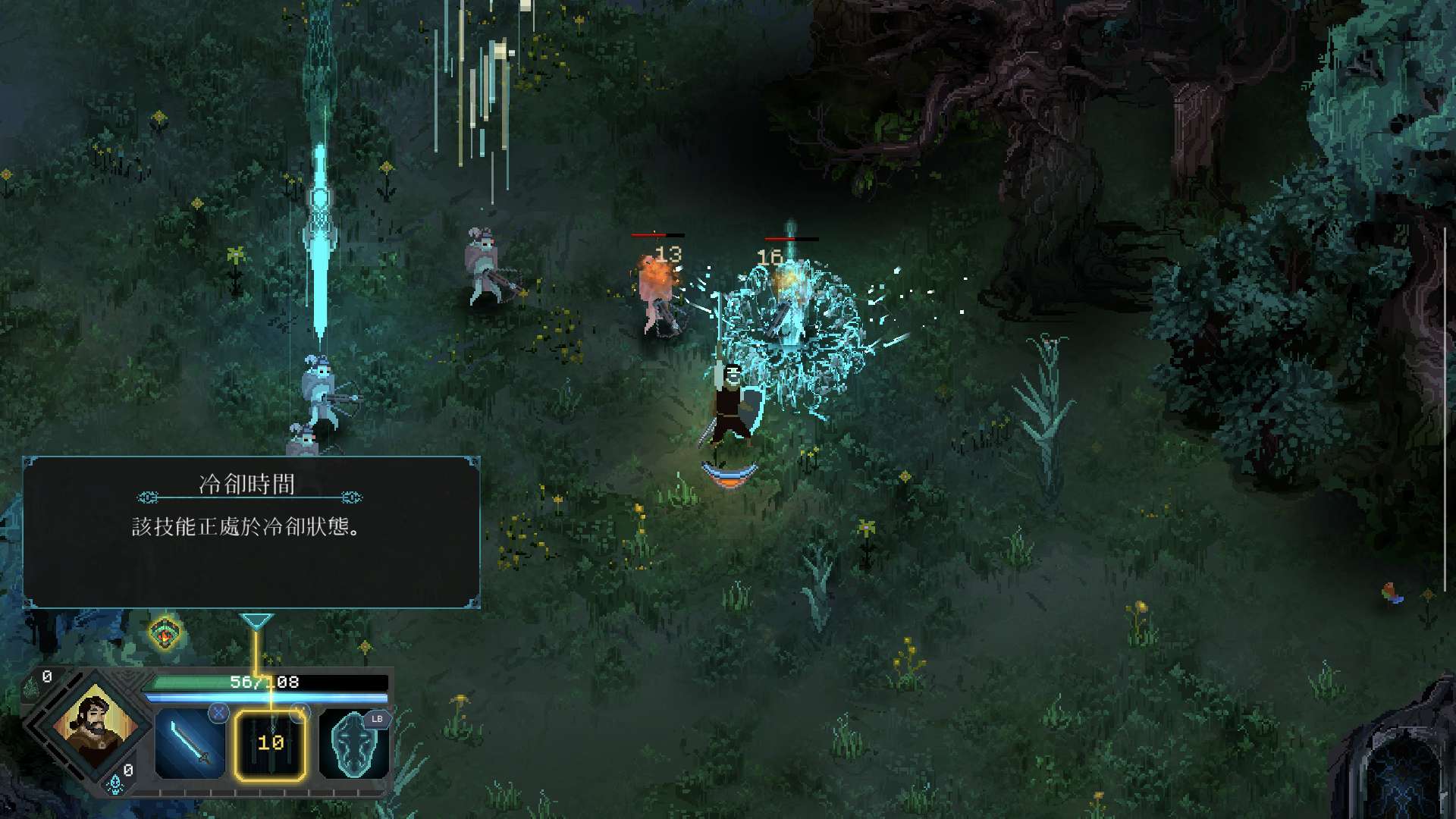This screenshot has width=1456, height=819.
Task: Click the campfire status icon above the HUD
Action: tap(165, 632)
